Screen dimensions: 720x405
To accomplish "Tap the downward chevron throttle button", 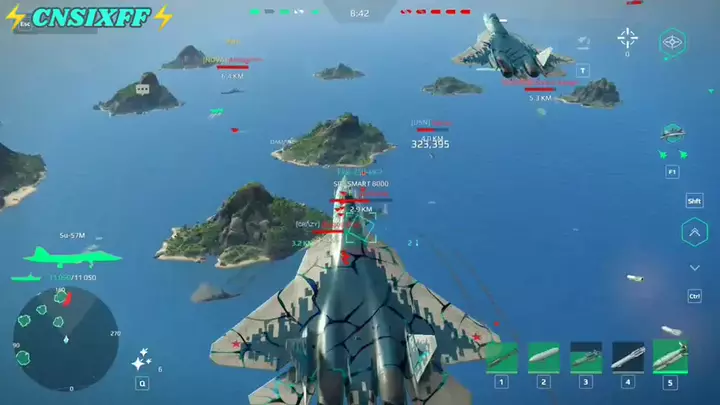I will [x=694, y=268].
